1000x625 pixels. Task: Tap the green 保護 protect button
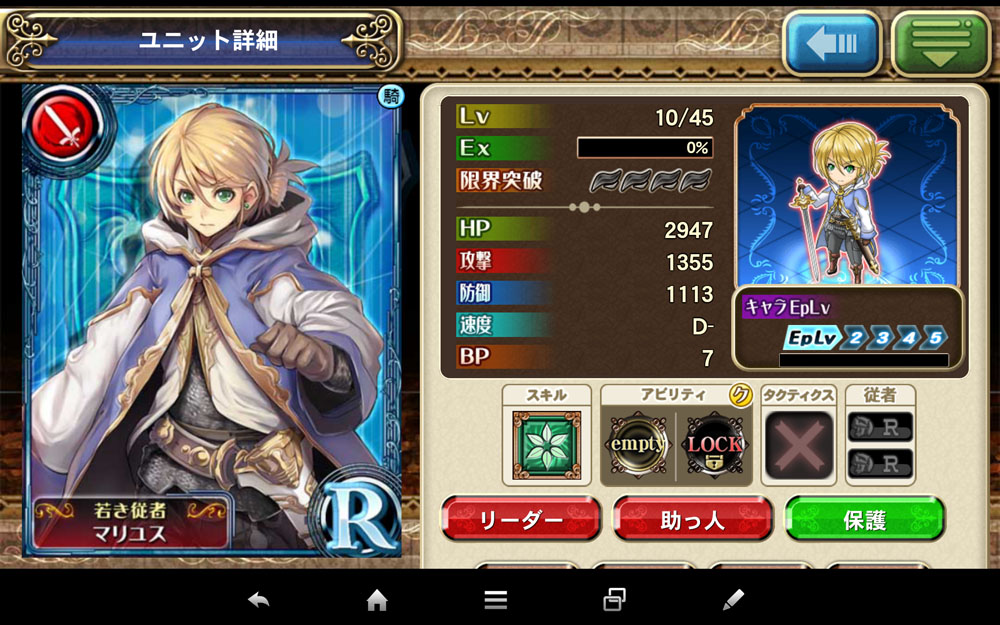pyautogui.click(x=864, y=520)
